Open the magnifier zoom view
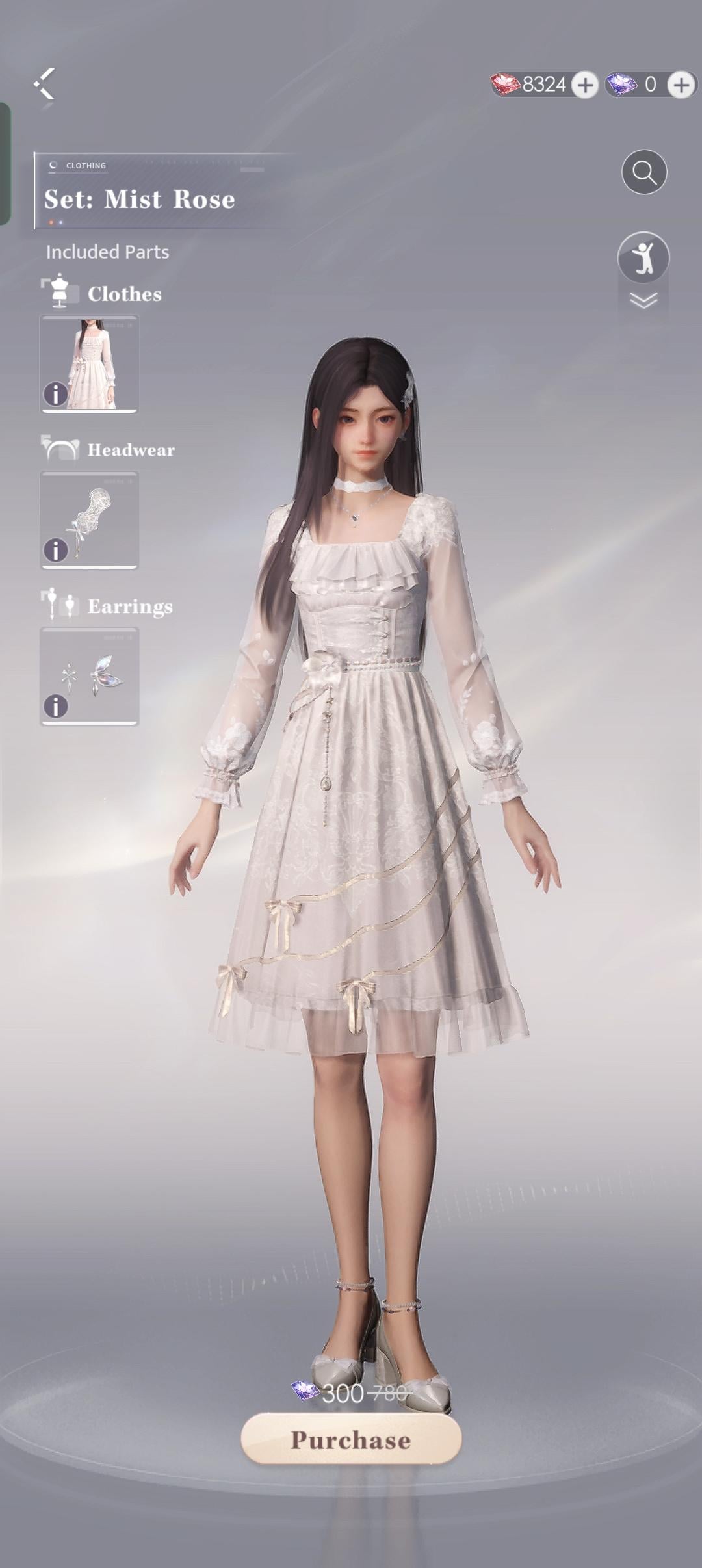Image resolution: width=702 pixels, height=1568 pixels. tap(644, 172)
